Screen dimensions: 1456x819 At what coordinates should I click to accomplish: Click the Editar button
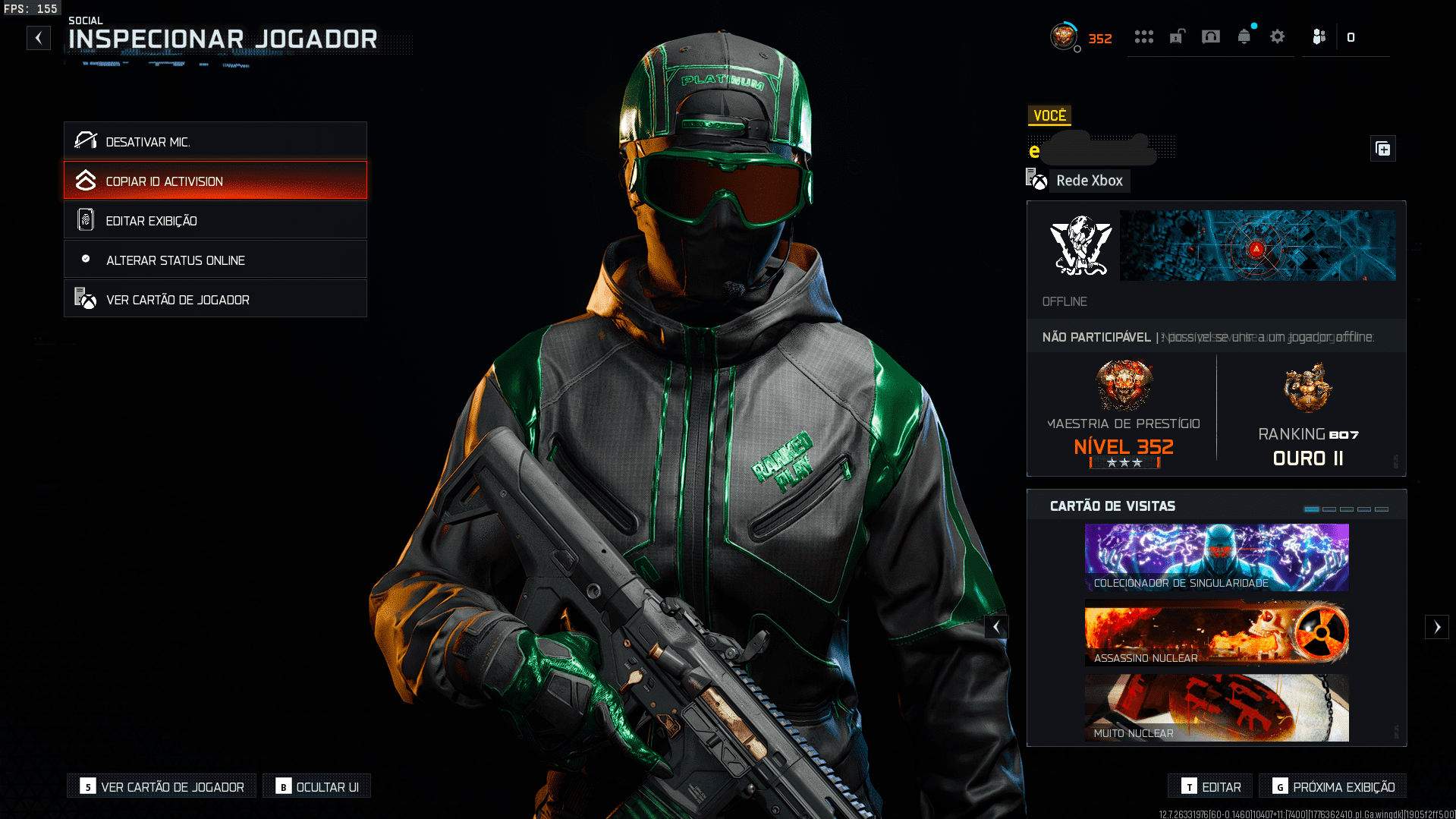[x=1211, y=786]
